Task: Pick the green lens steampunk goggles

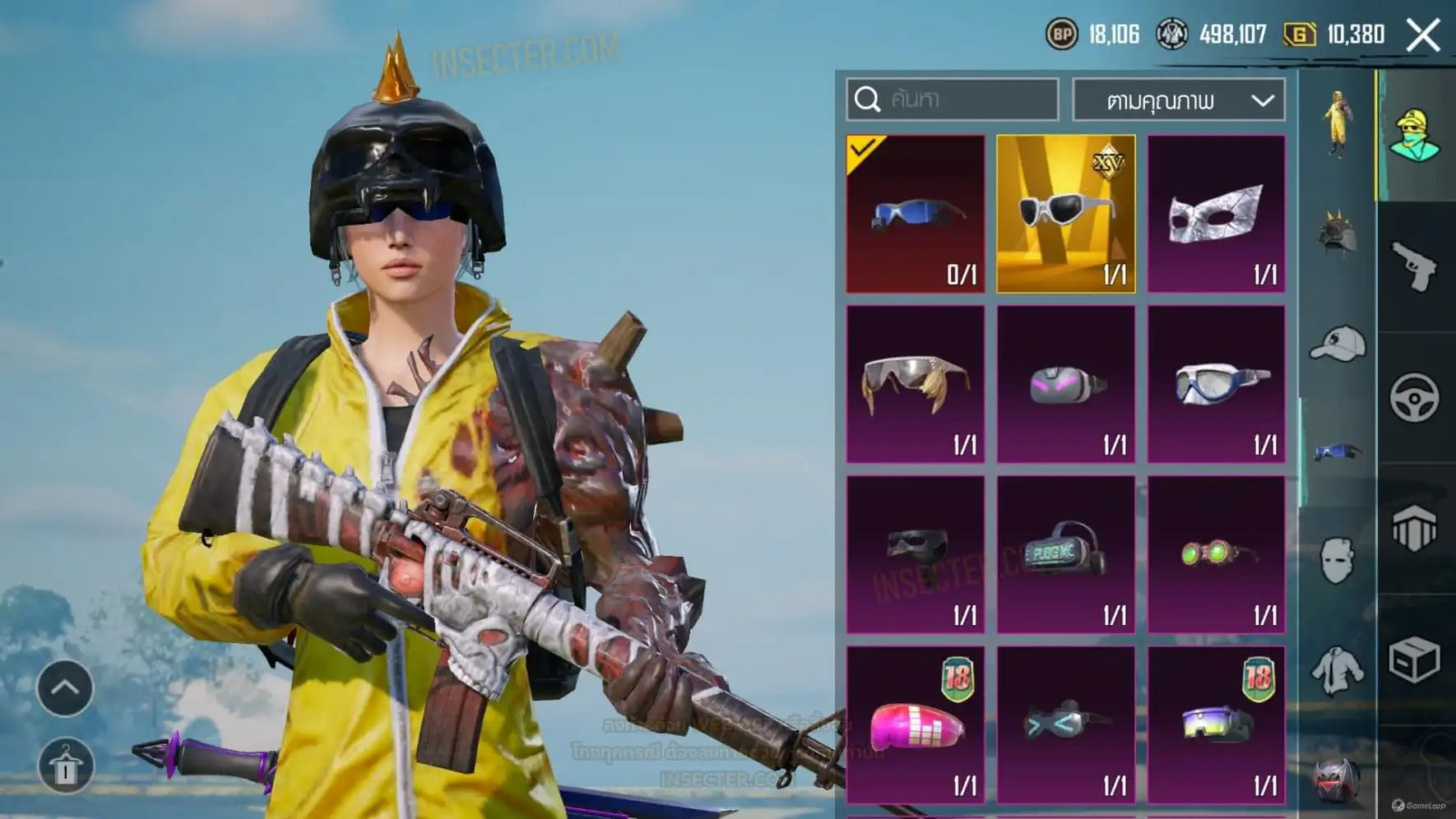Action: pyautogui.click(x=1216, y=554)
